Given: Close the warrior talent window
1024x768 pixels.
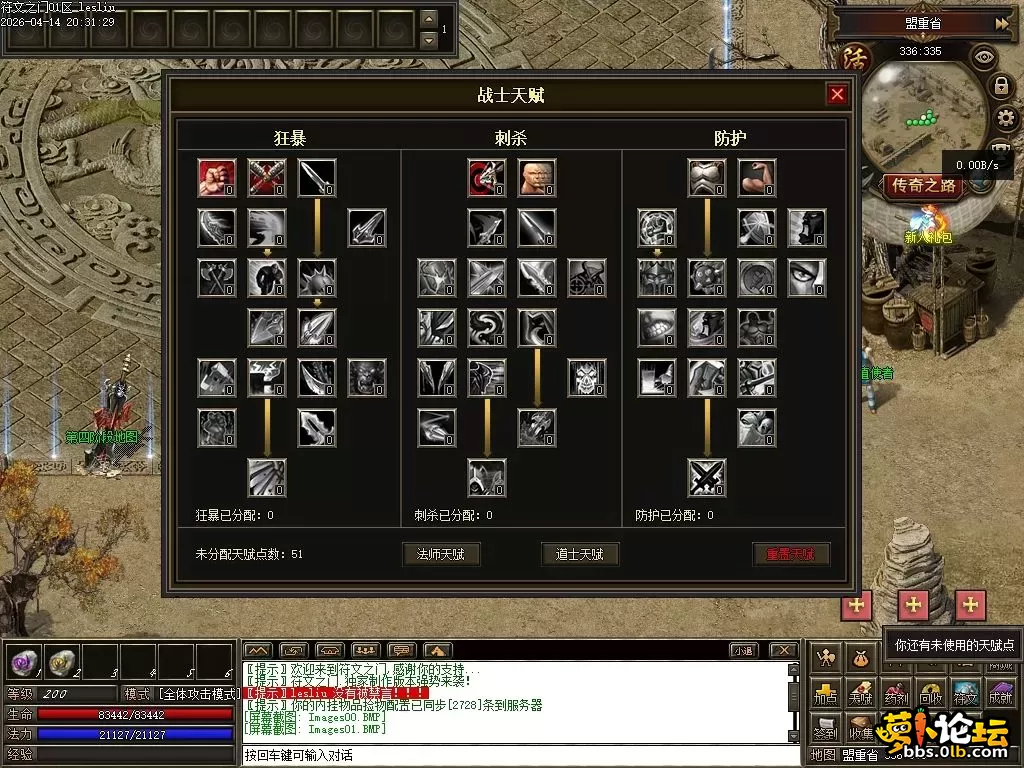Looking at the screenshot, I should click(x=837, y=95).
